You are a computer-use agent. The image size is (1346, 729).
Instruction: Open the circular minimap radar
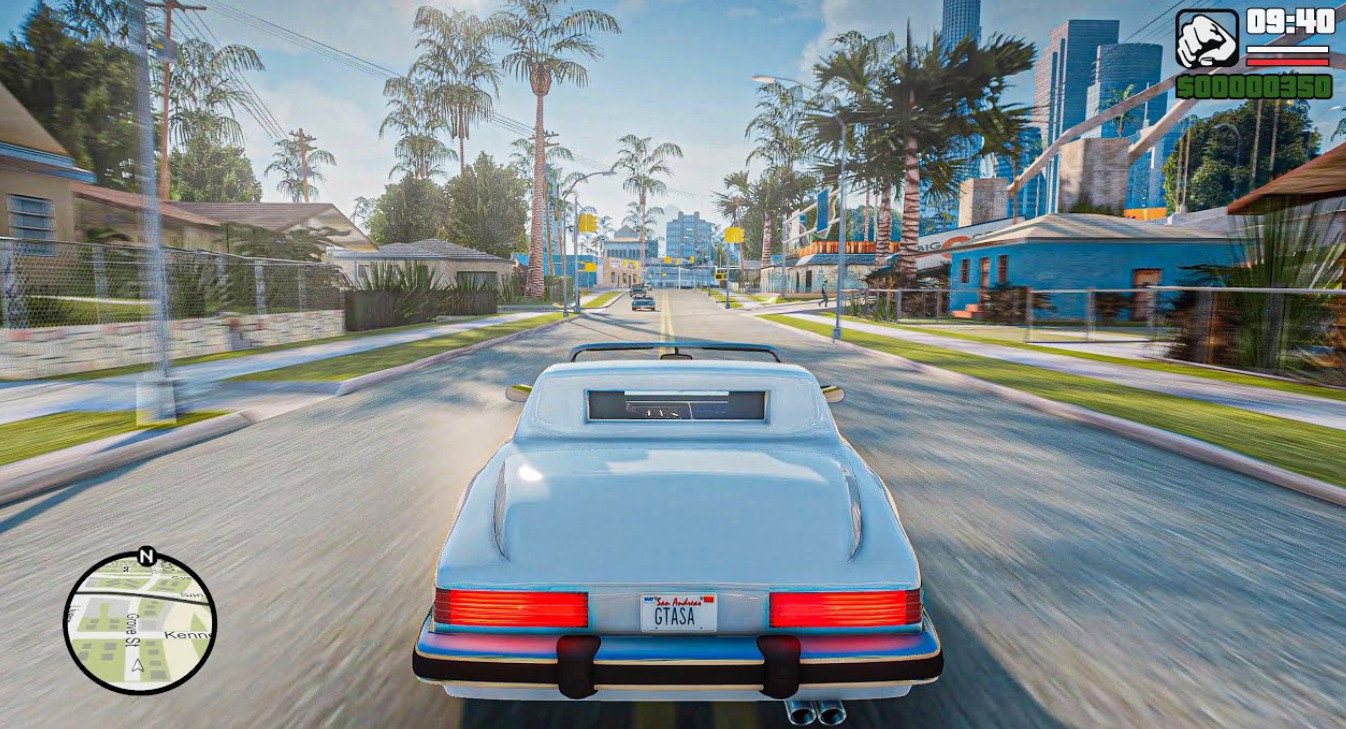click(140, 624)
